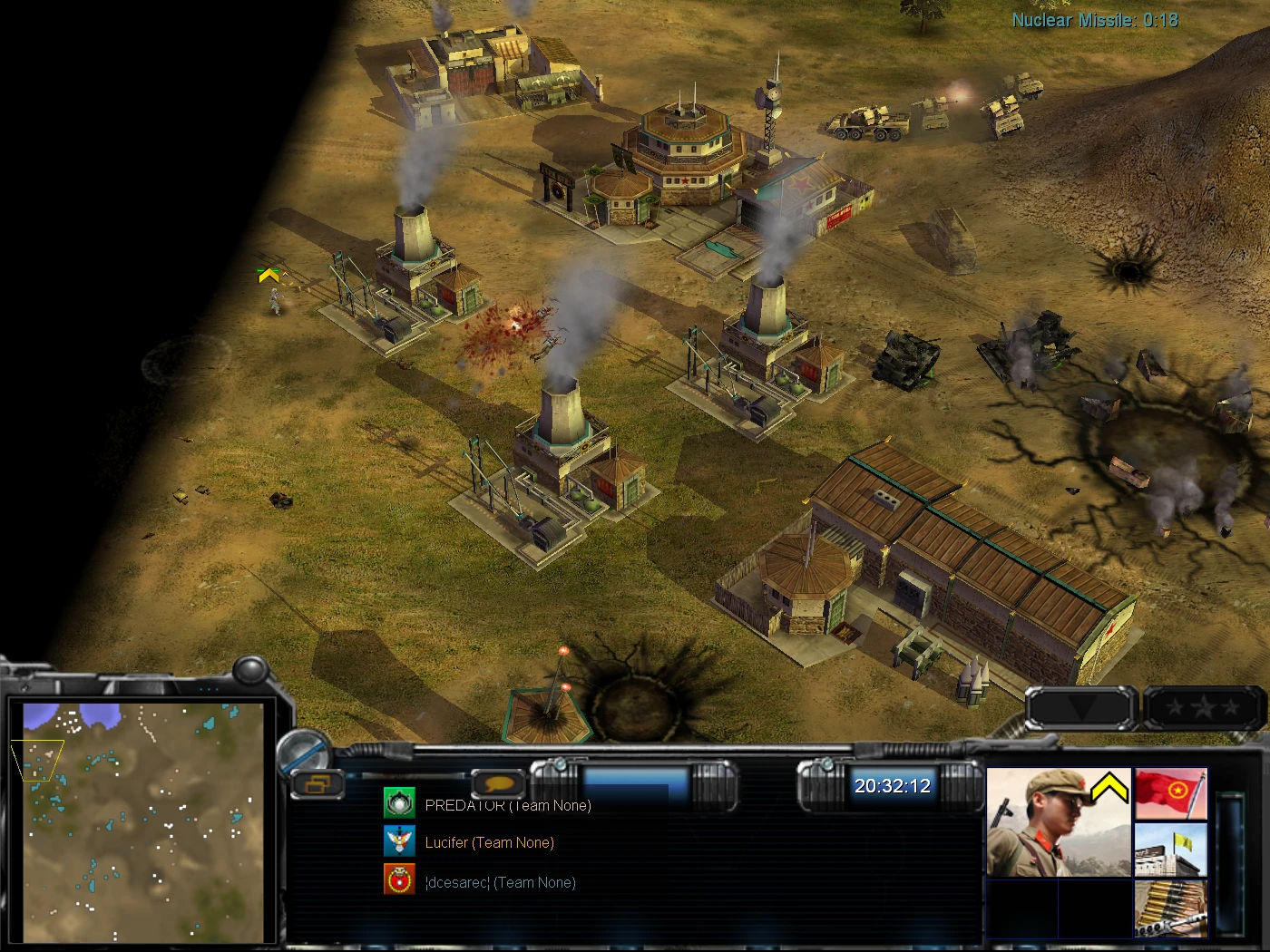Select the bullet belt ammunition upgrade icon
The width and height of the screenshot is (1270, 952).
pyautogui.click(x=1170, y=908)
